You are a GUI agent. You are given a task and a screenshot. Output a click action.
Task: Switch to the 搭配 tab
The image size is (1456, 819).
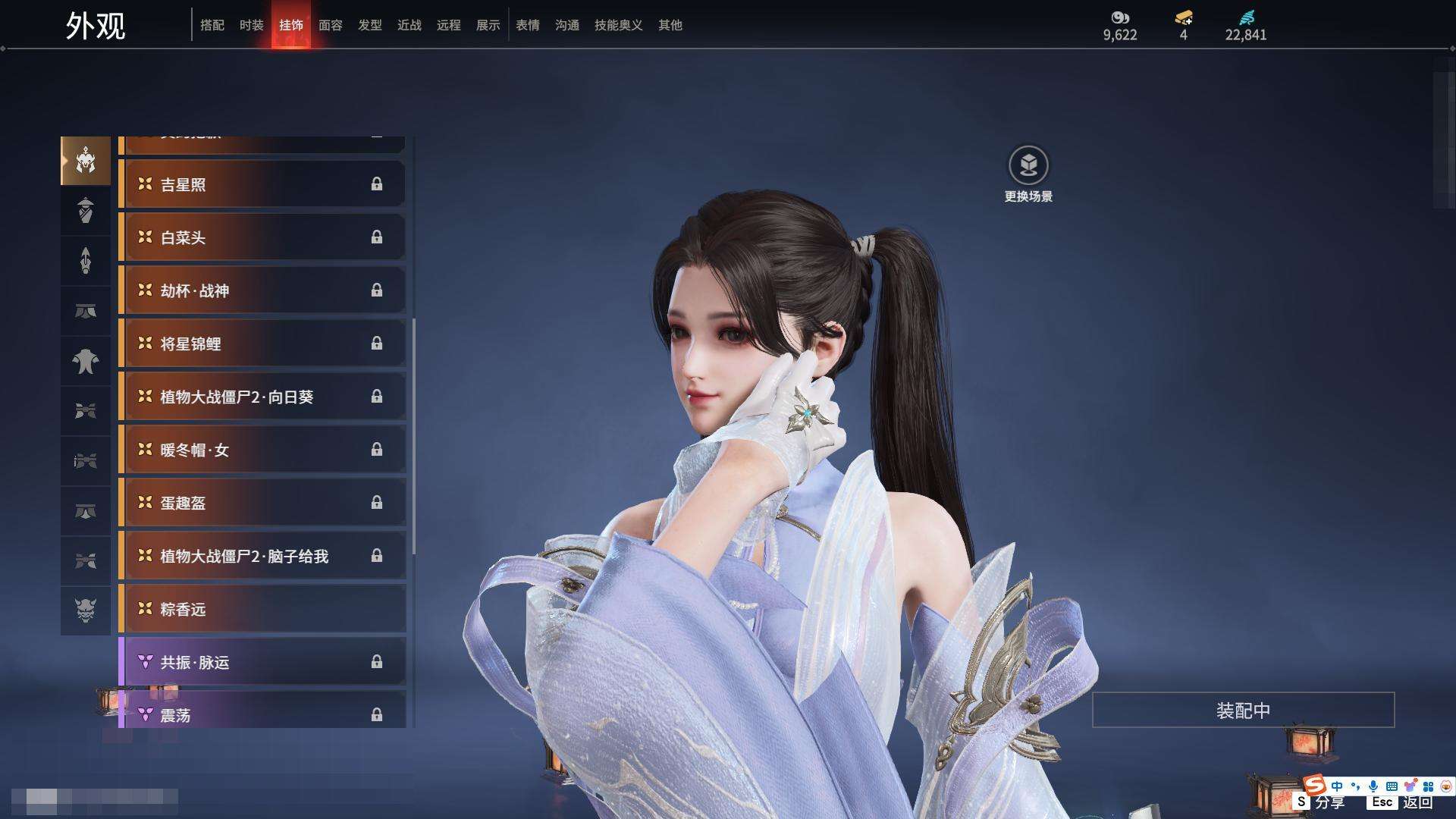pos(212,25)
